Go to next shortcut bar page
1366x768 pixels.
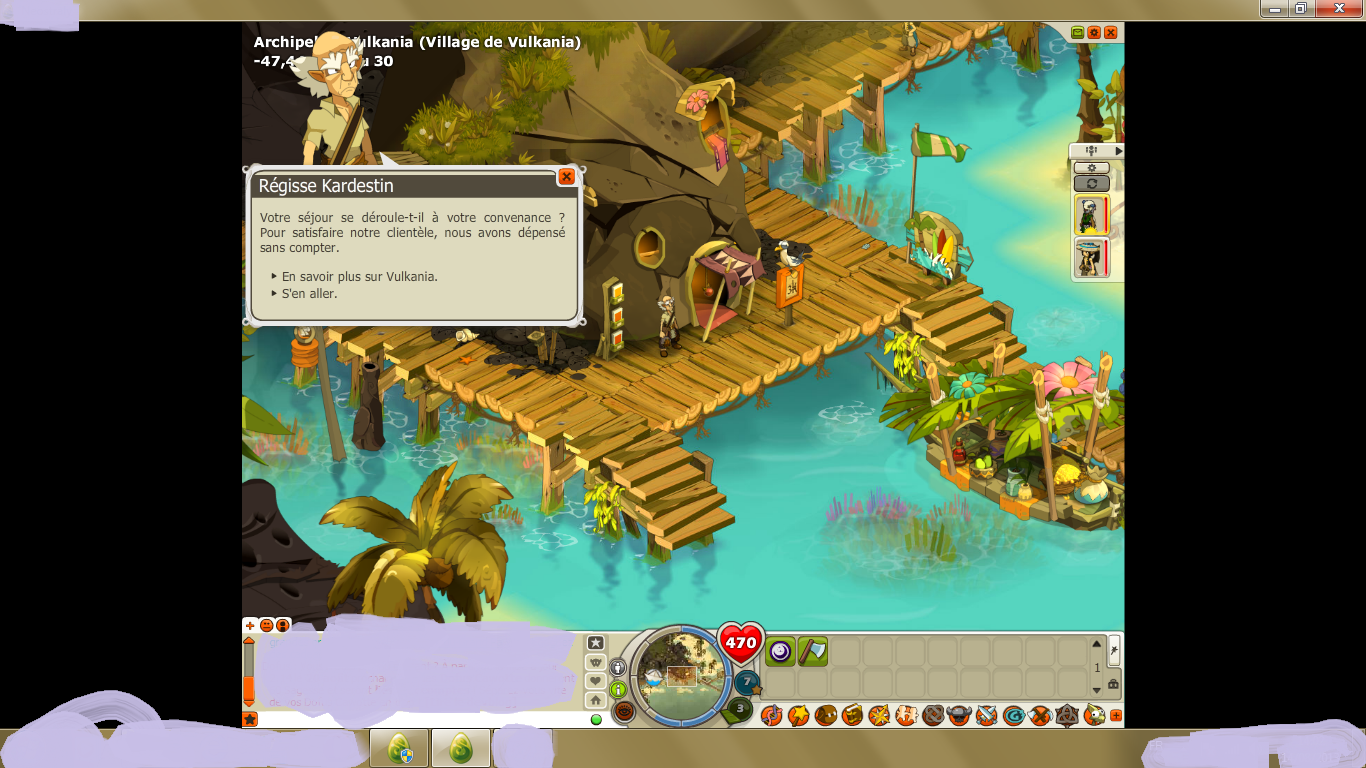1096,689
